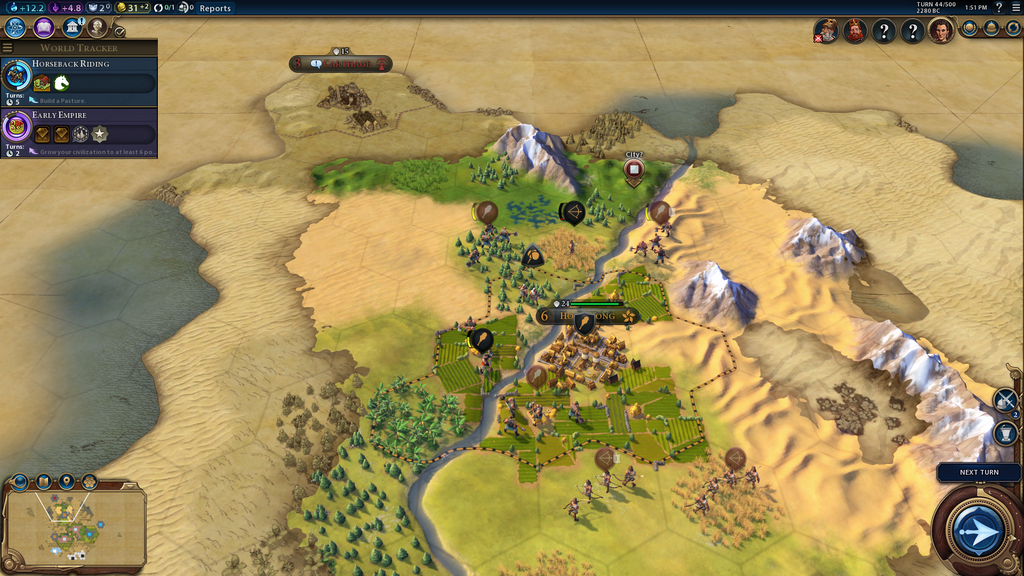Open your own leader portrait

pos(941,31)
